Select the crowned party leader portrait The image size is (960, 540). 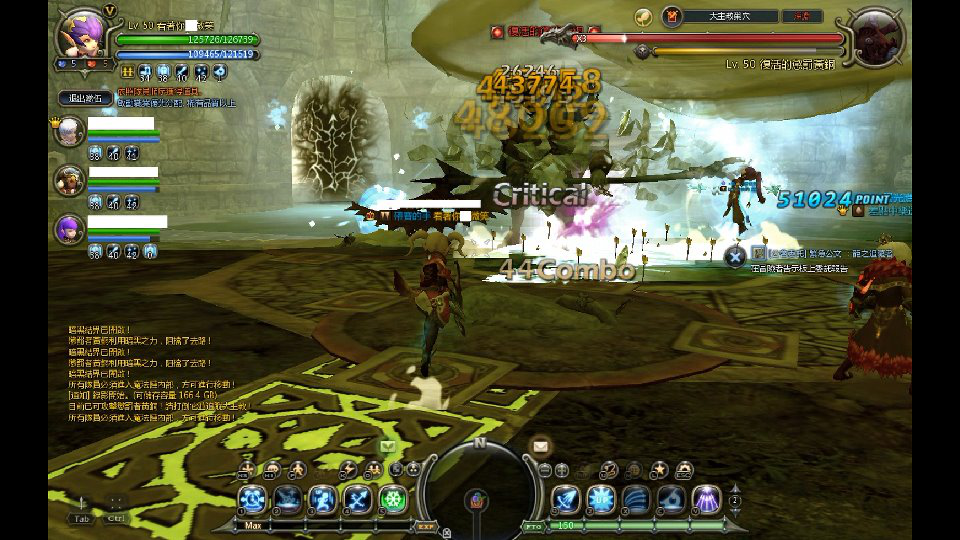(69, 131)
